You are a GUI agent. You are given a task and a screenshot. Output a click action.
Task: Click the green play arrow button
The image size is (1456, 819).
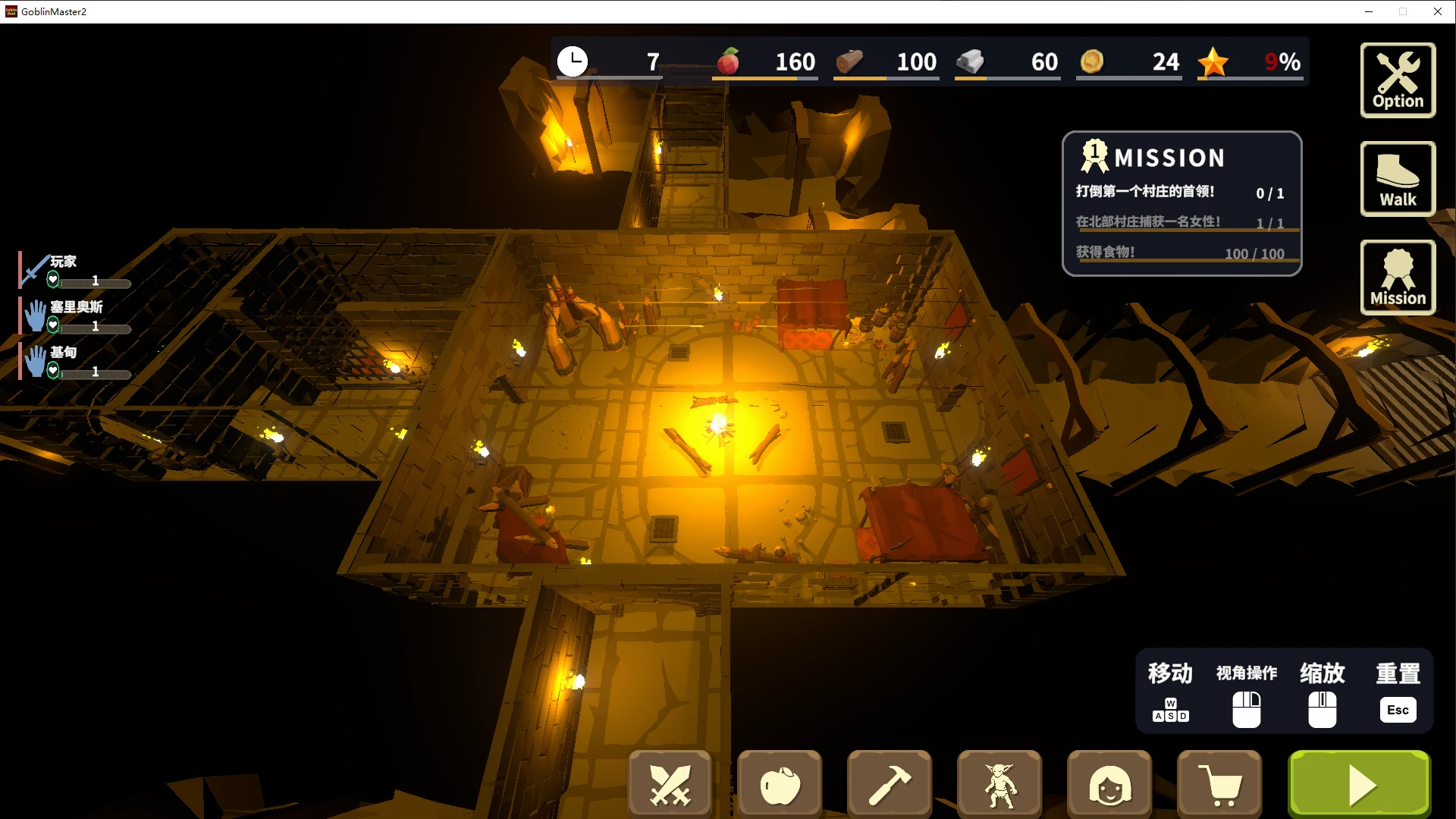(x=1360, y=784)
